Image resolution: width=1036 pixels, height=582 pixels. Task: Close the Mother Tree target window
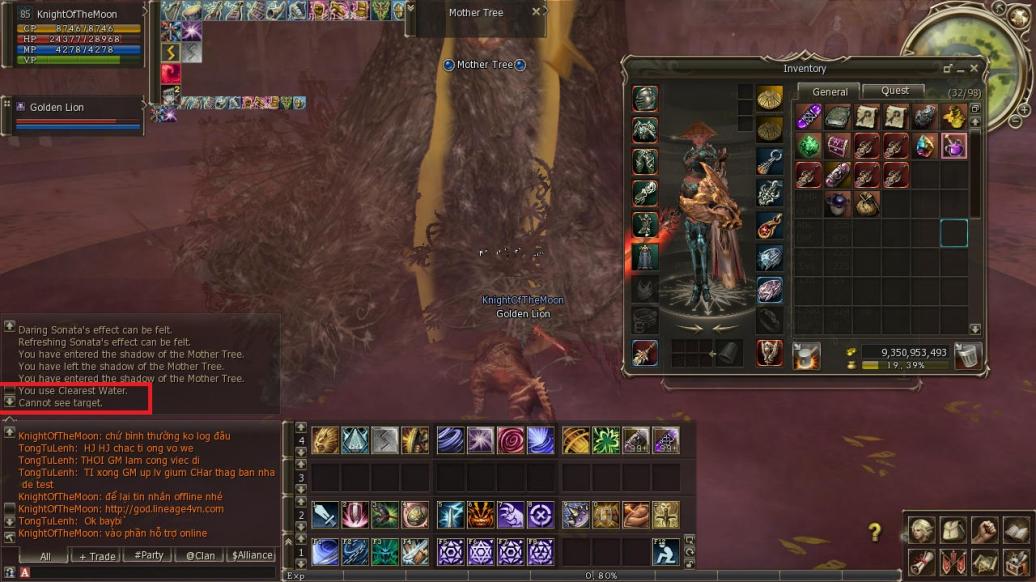point(536,12)
